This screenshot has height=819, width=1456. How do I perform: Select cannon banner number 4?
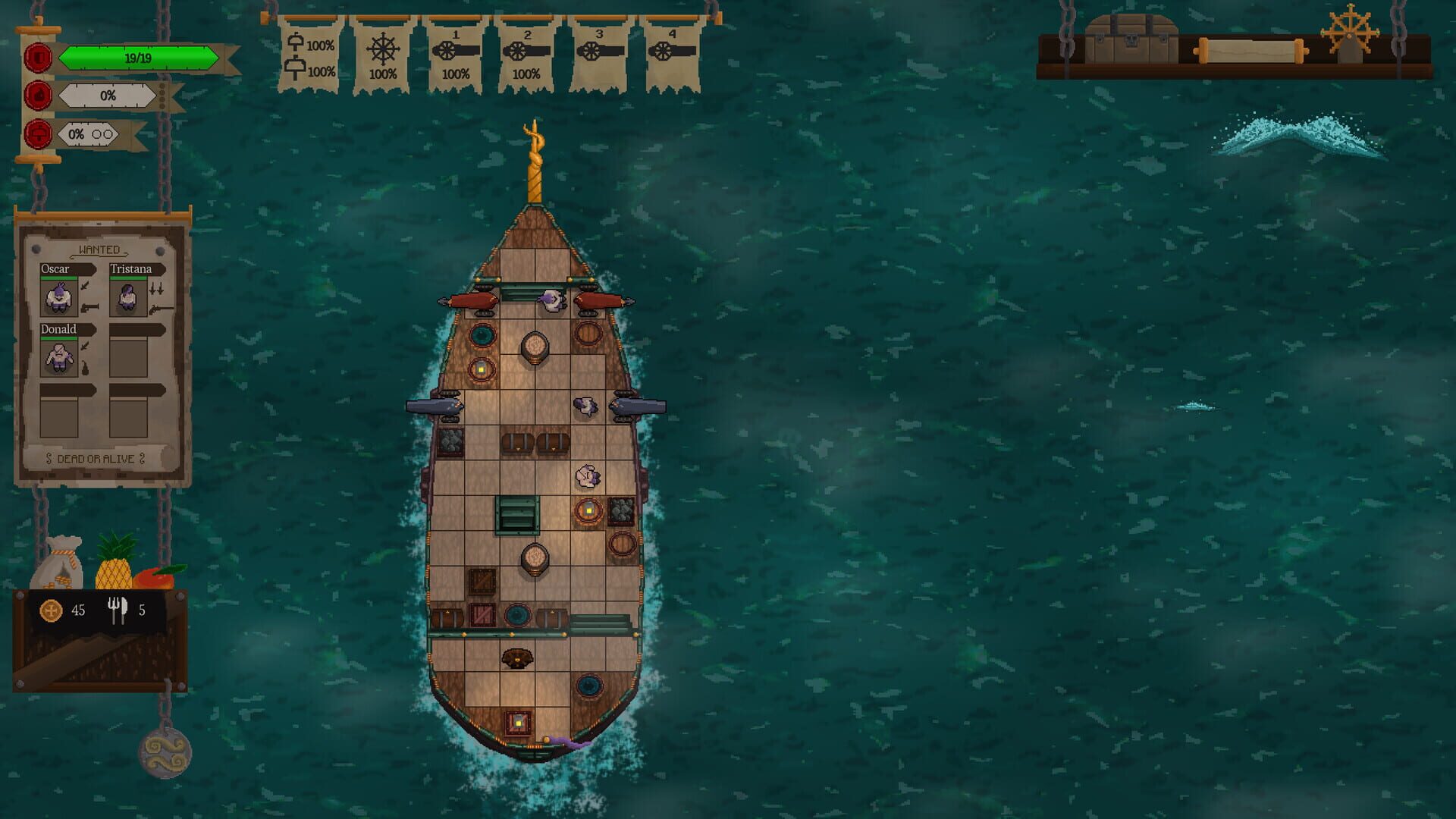pos(674,53)
